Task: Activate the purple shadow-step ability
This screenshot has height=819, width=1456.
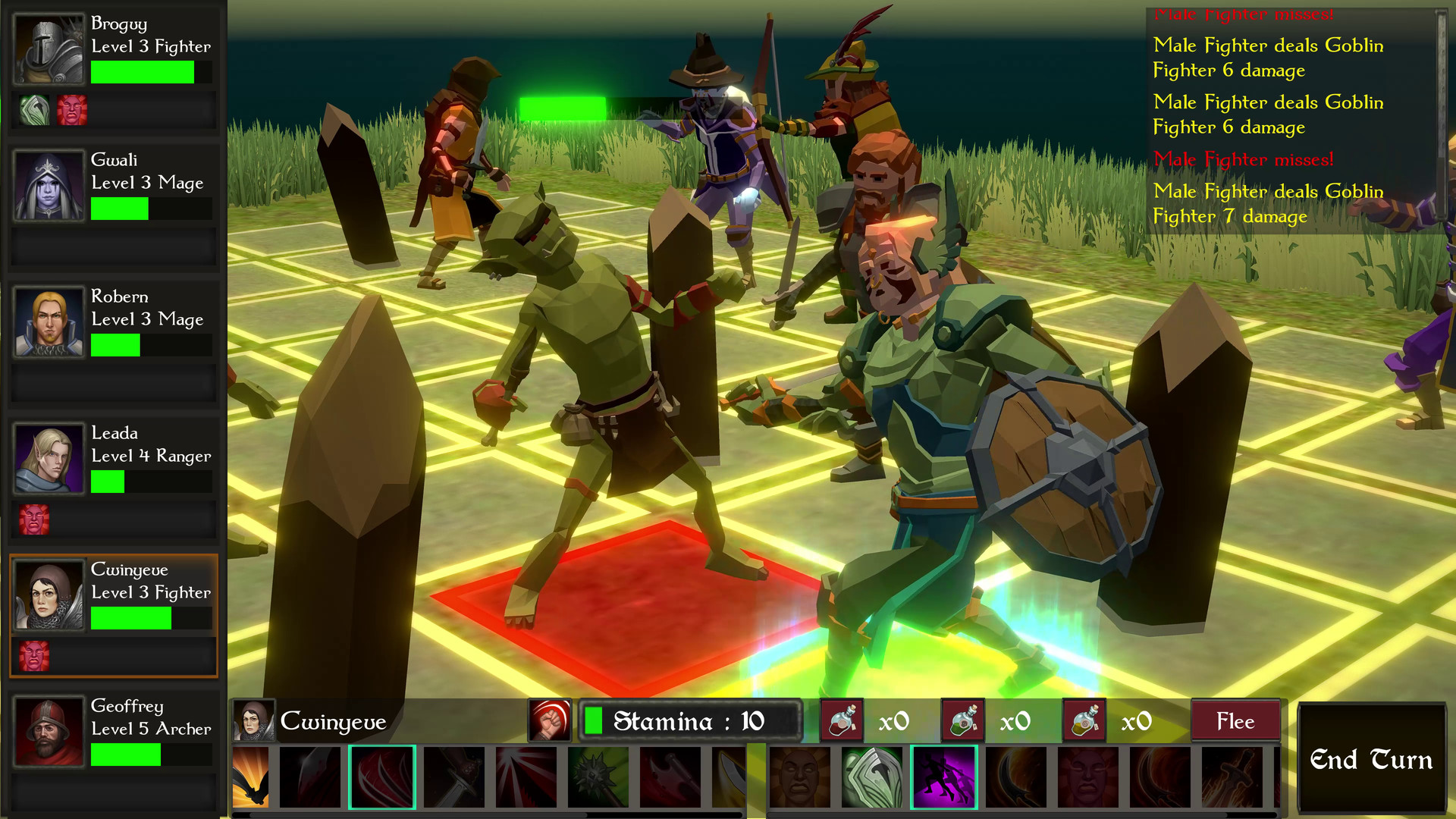Action: point(944,777)
